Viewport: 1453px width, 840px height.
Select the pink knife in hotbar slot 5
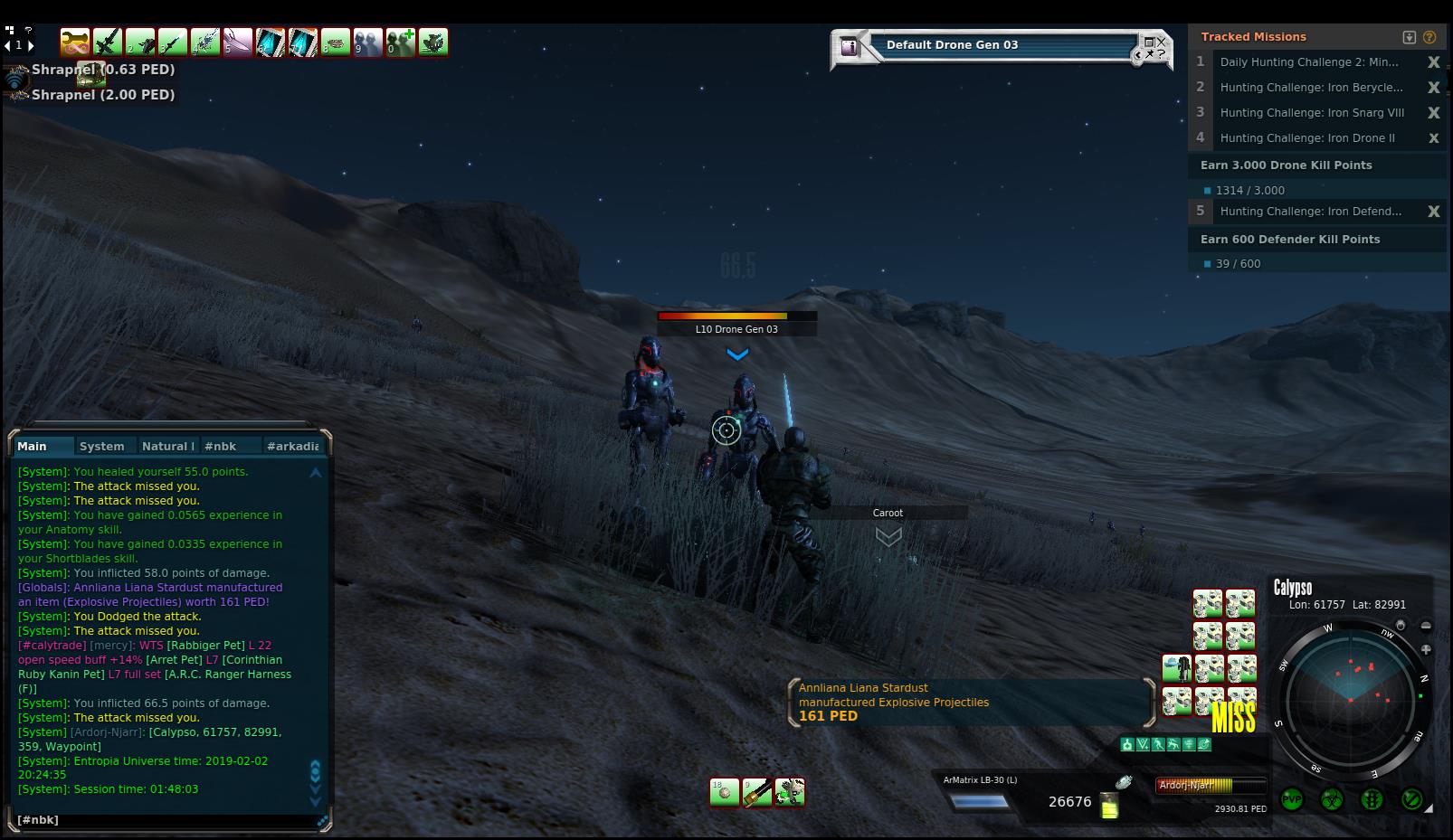[x=237, y=42]
